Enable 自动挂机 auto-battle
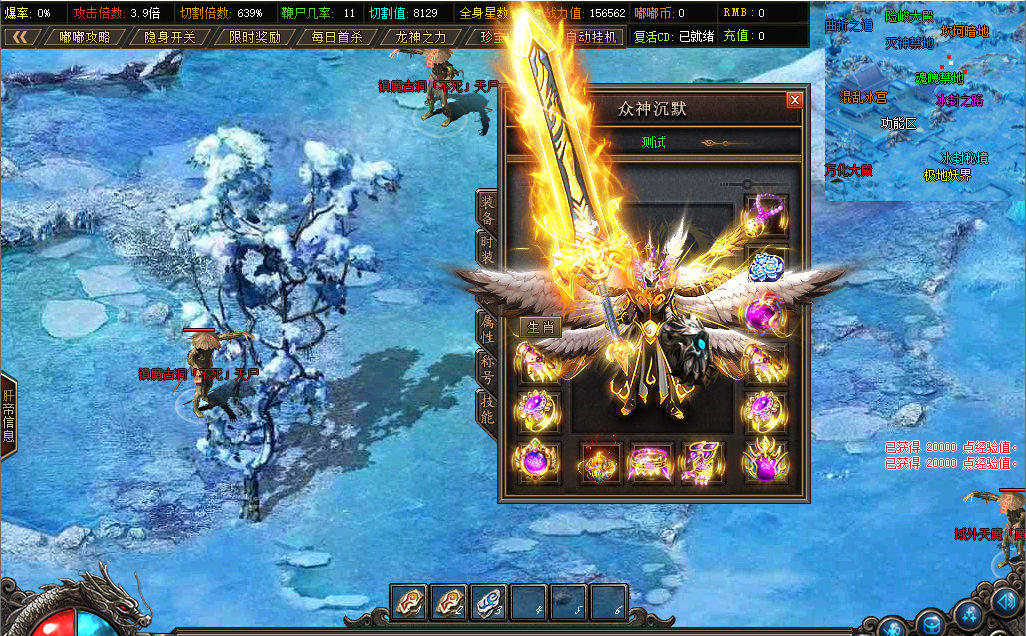 point(591,37)
